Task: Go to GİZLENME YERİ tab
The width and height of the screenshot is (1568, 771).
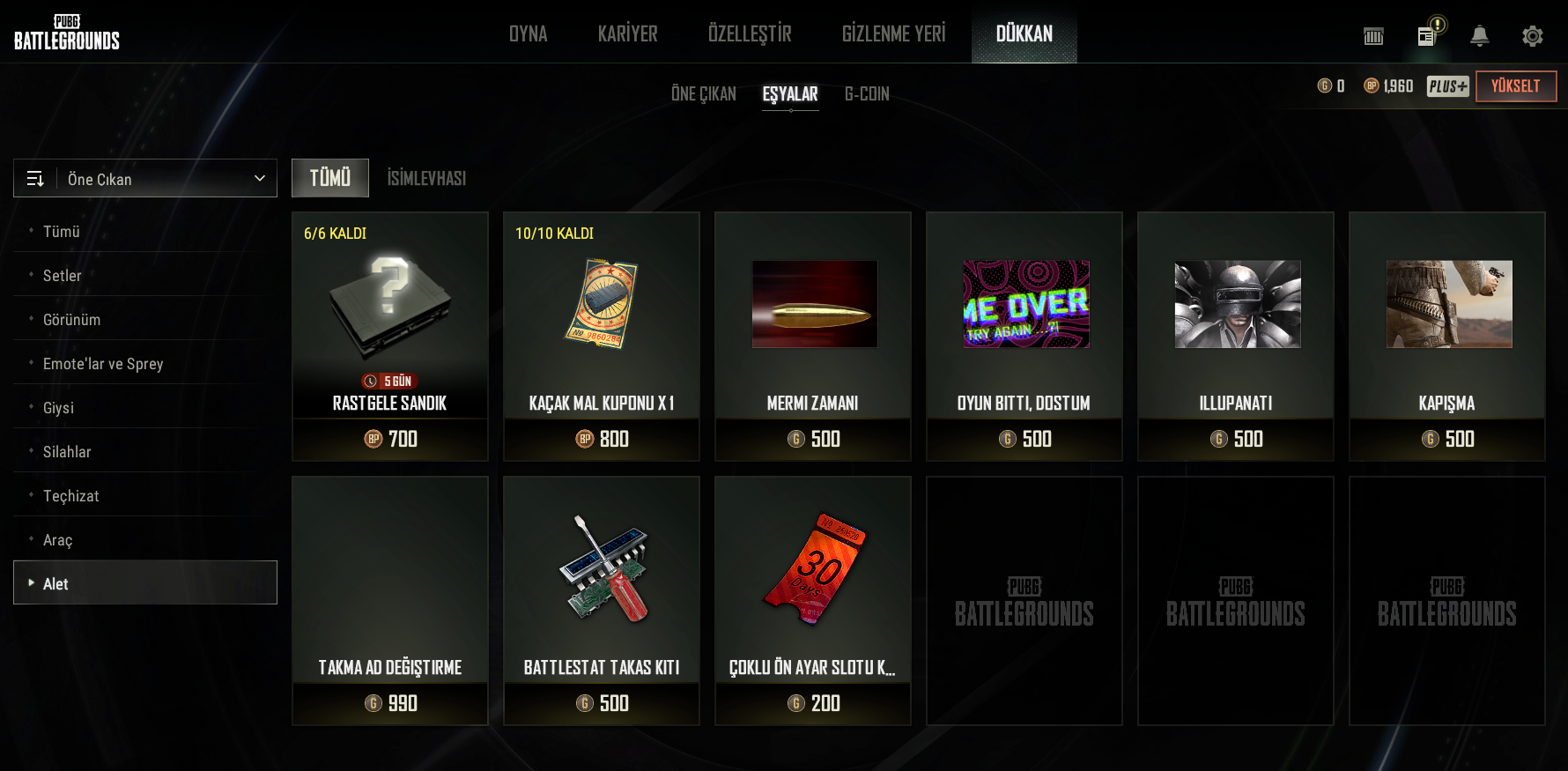Action: pos(893,33)
